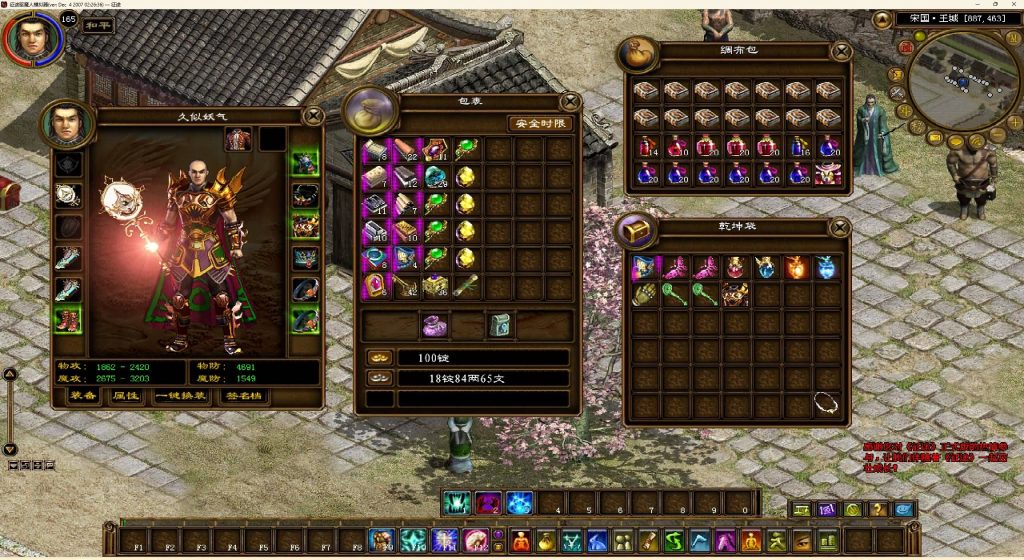
Task: Select the purple pouch in the inventory
Action: click(436, 326)
